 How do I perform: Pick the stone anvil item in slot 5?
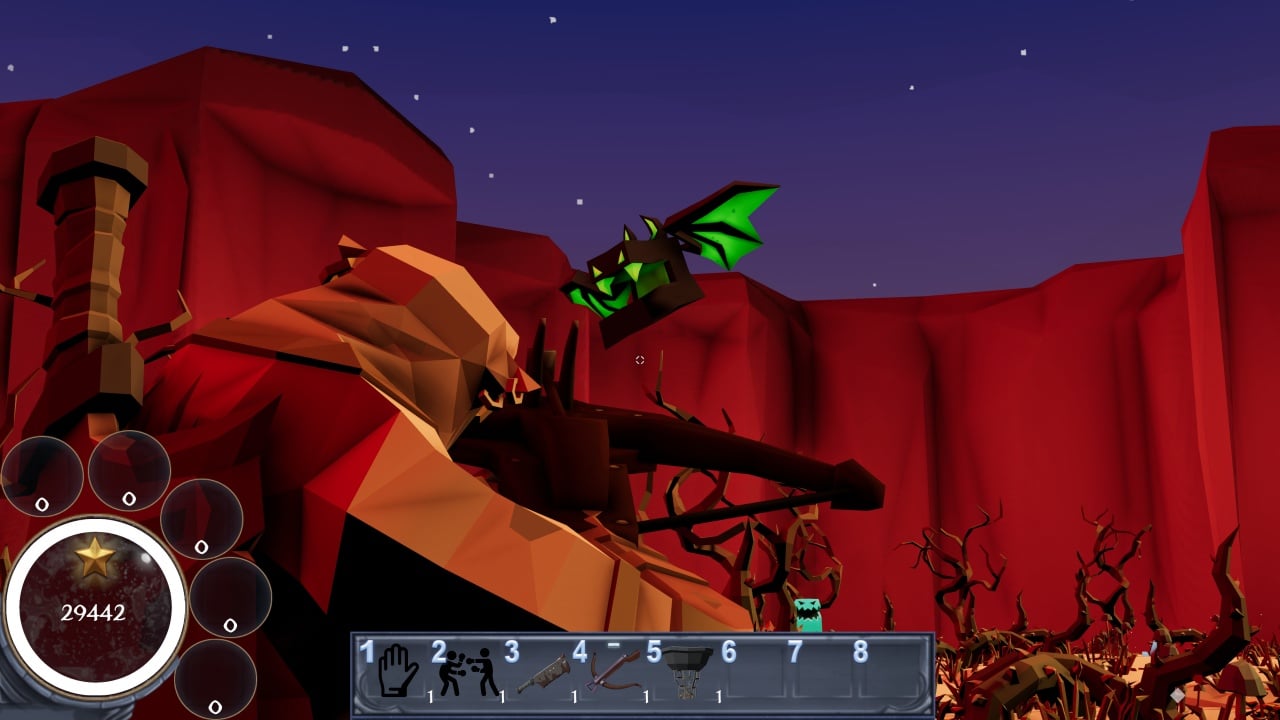[687, 670]
